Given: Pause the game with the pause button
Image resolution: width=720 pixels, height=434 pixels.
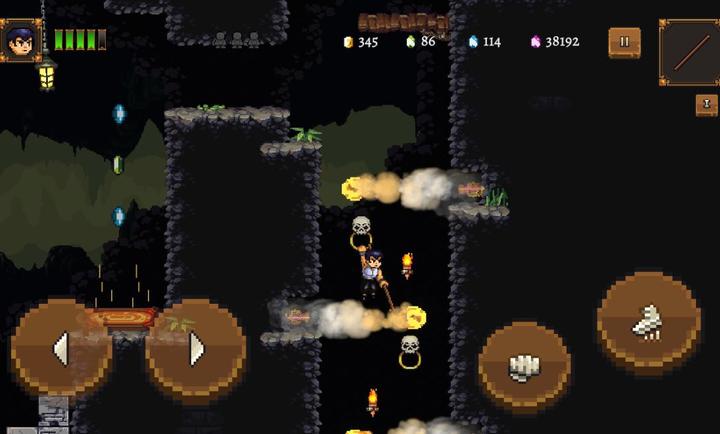Looking at the screenshot, I should [x=625, y=42].
